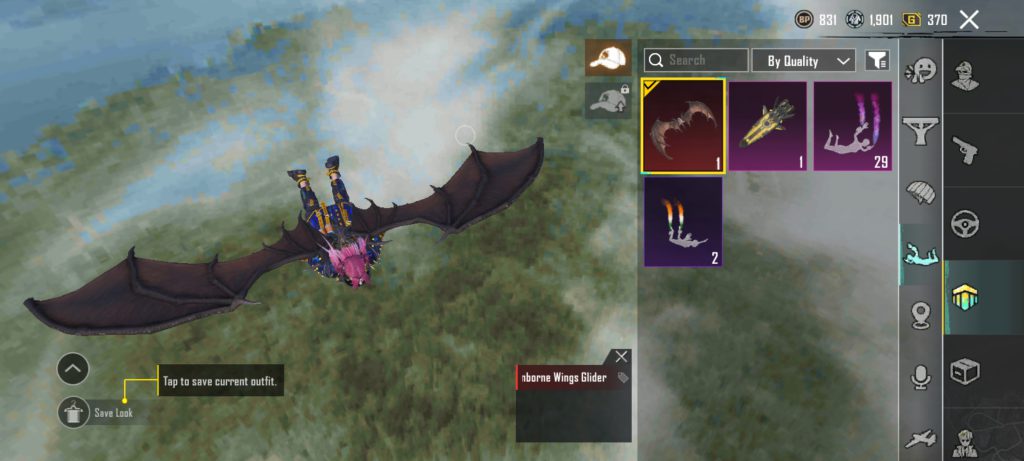This screenshot has width=1024, height=461.
Task: Open the crate box section
Action: click(x=965, y=371)
